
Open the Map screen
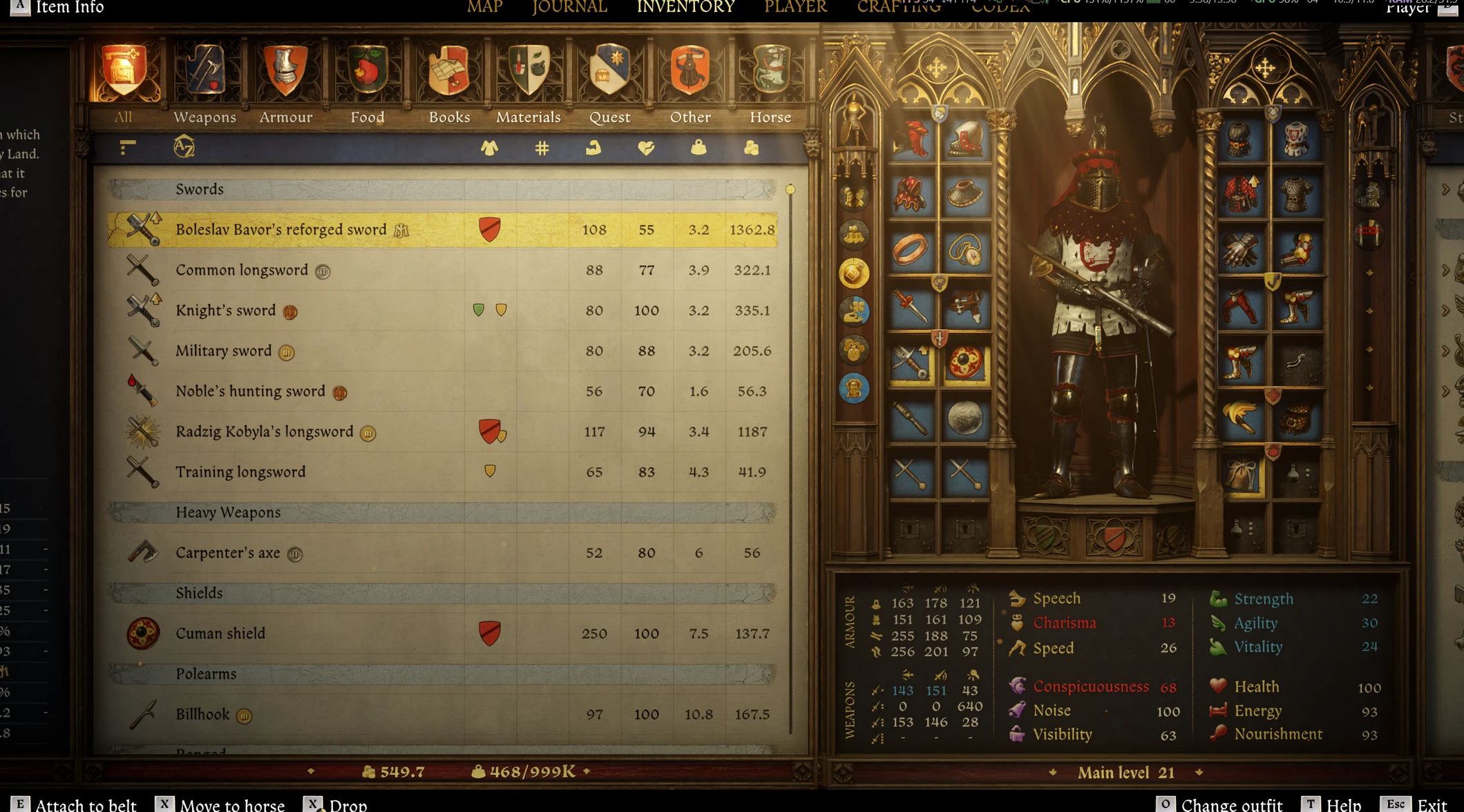coord(484,8)
